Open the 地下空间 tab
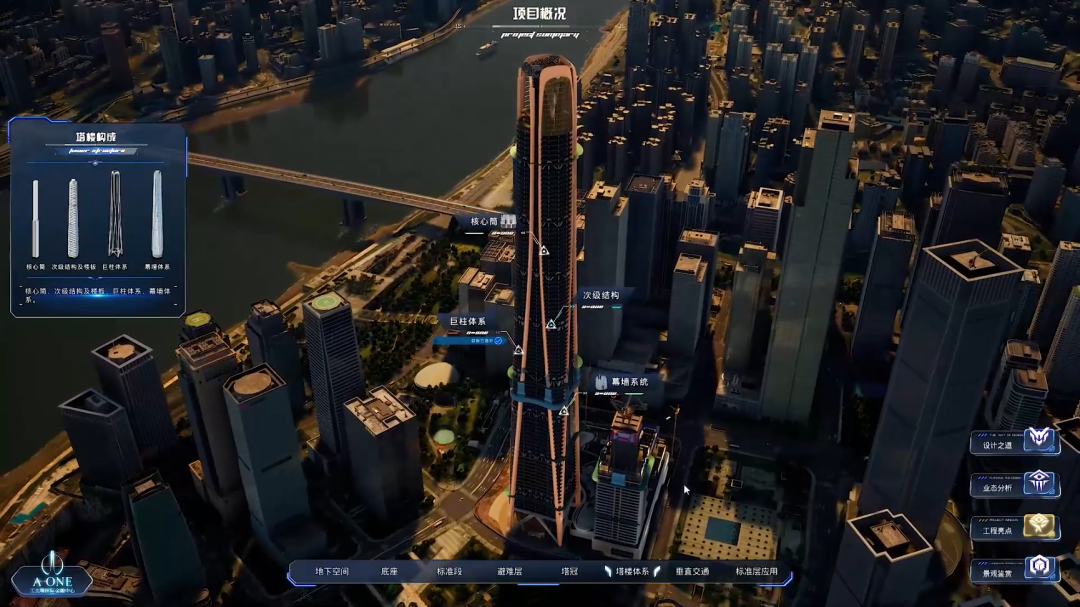This screenshot has height=607, width=1080. point(332,572)
